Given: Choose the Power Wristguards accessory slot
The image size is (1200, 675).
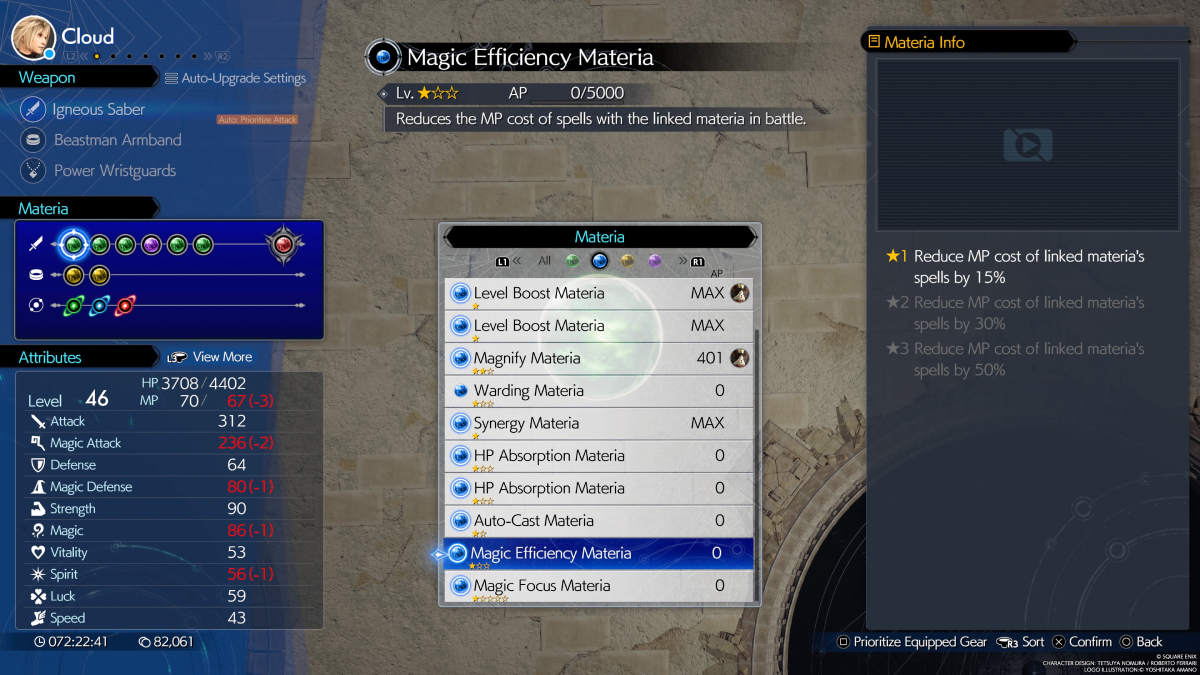Looking at the screenshot, I should 114,171.
